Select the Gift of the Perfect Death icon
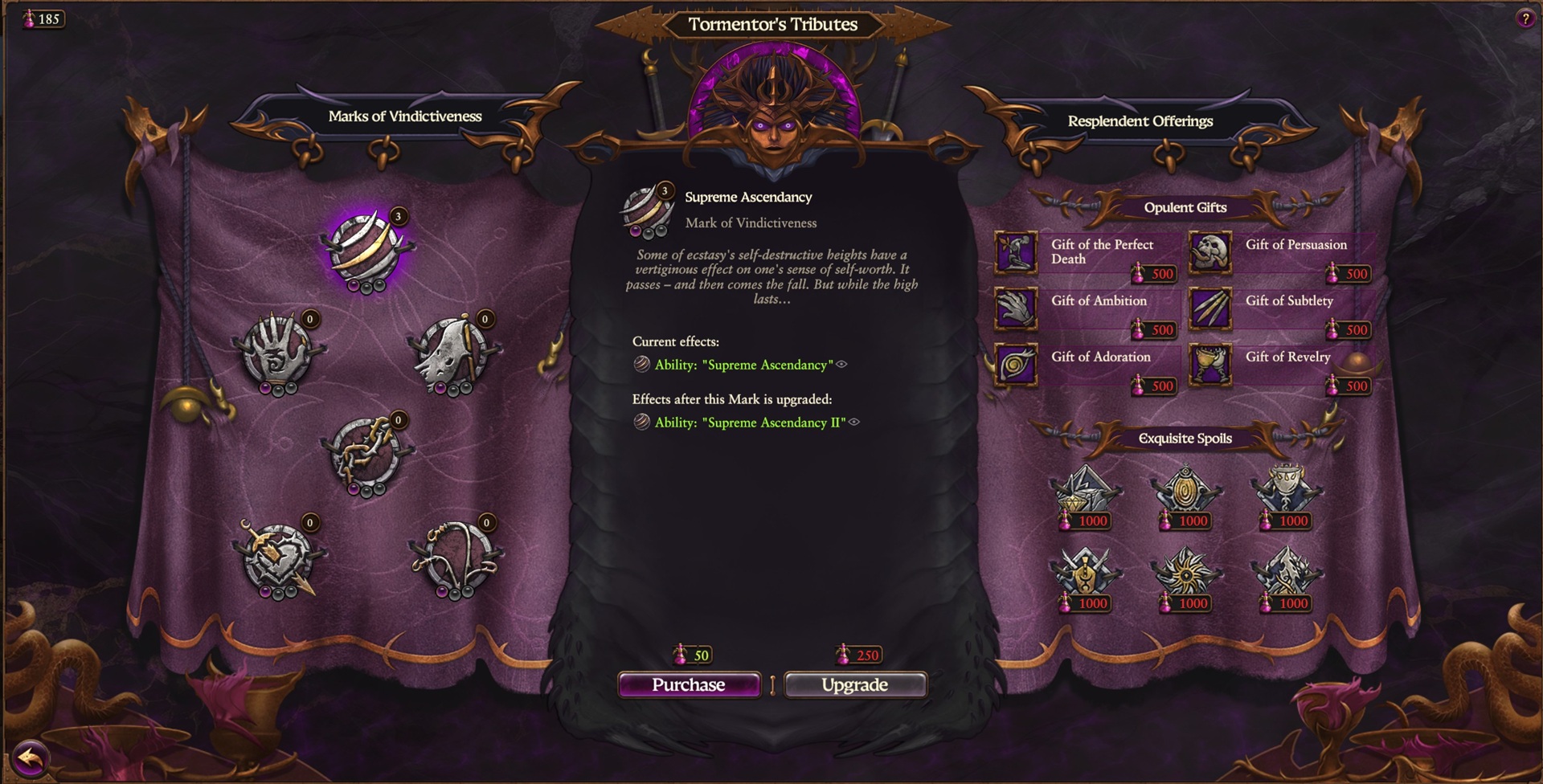Screen dimensions: 1543x784 1016,251
